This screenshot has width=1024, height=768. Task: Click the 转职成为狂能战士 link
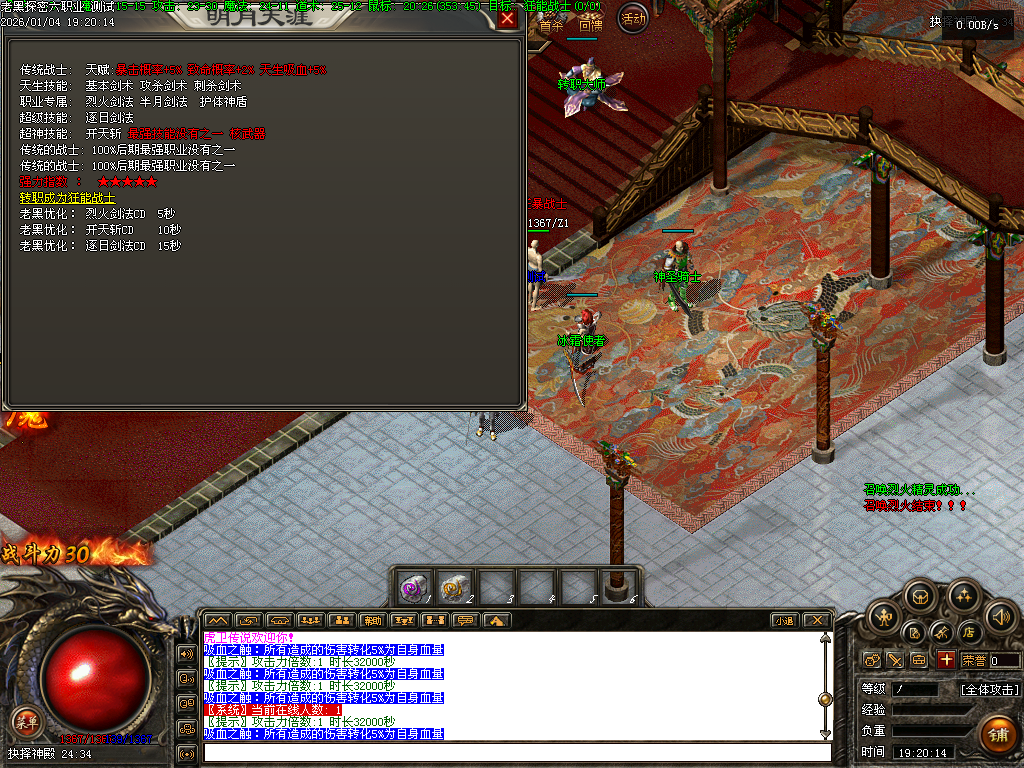tap(68, 198)
